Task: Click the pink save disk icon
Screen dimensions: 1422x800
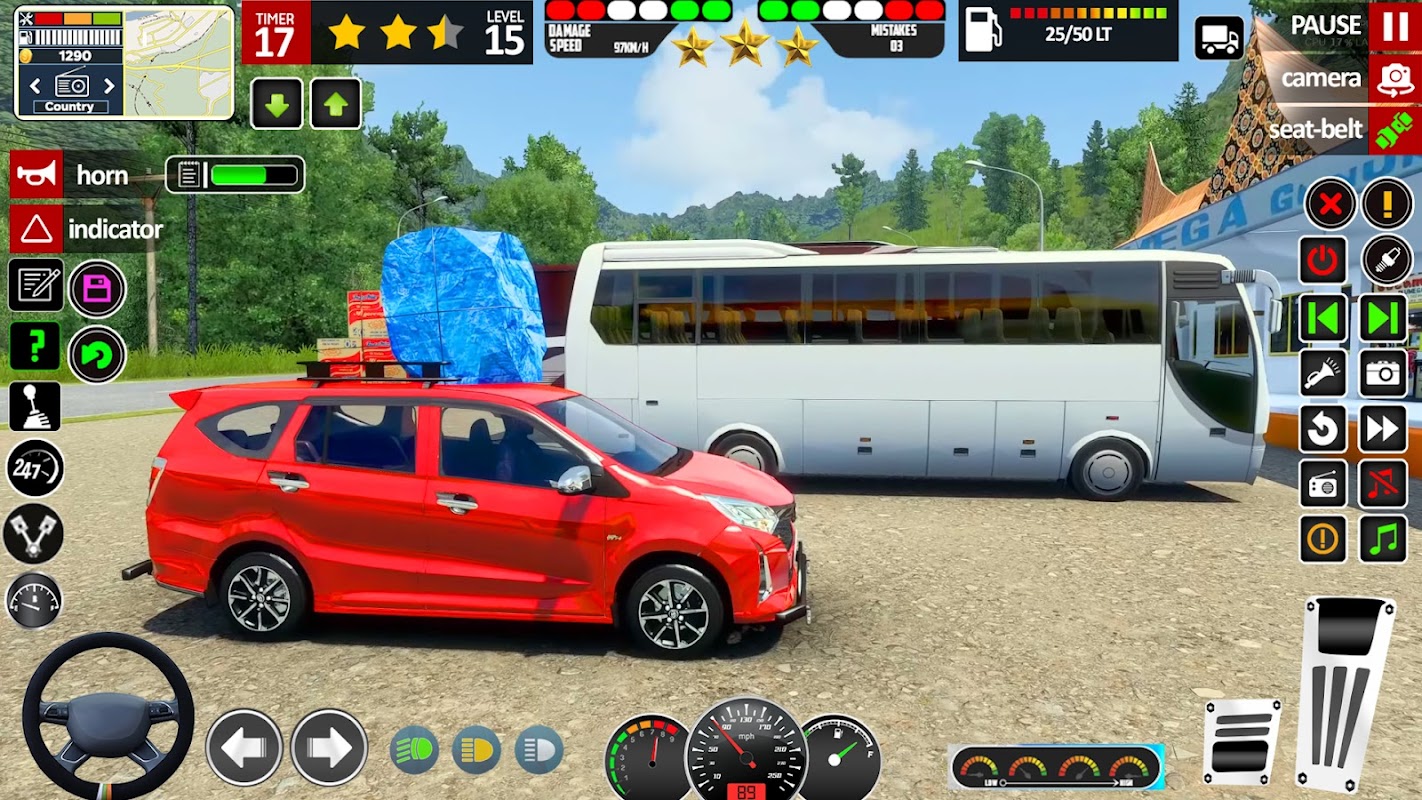Action: tap(97, 289)
